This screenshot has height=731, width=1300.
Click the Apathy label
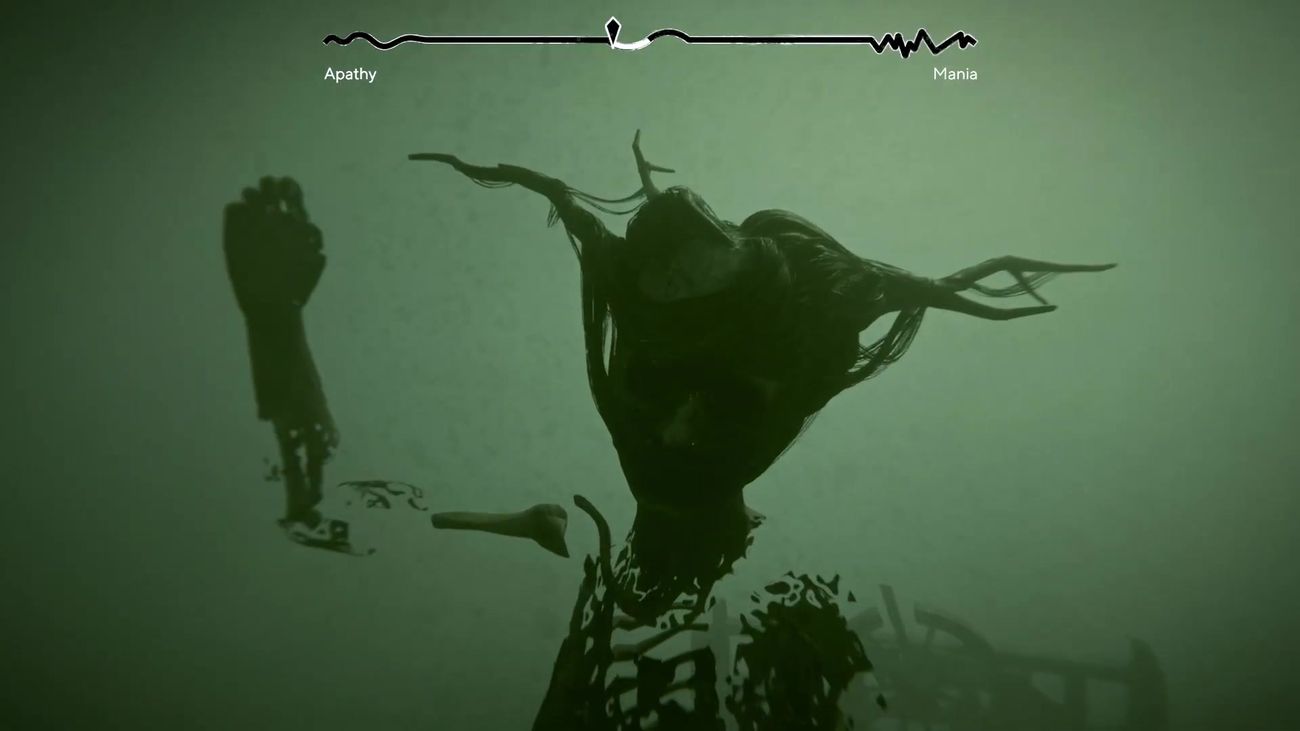350,73
